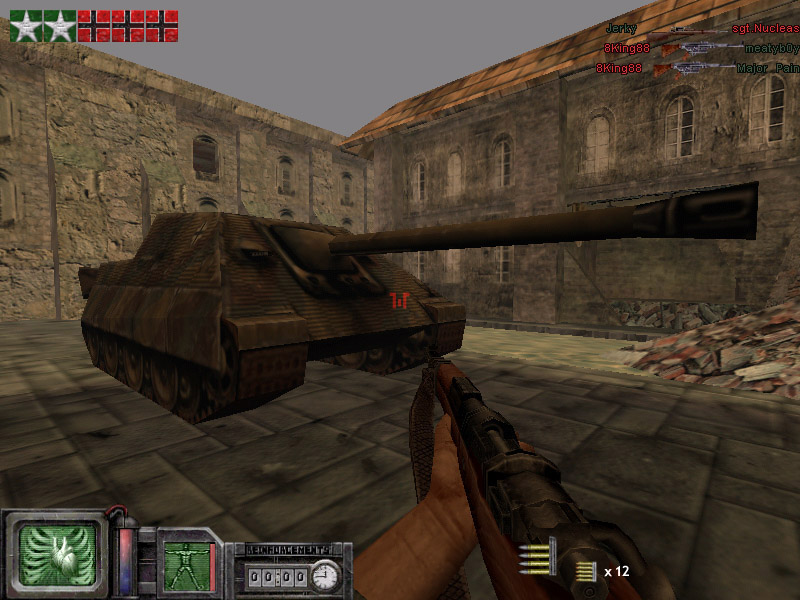Screen dimensions: 800x600
Task: Click the reinforcements clock dial
Action: tap(324, 576)
